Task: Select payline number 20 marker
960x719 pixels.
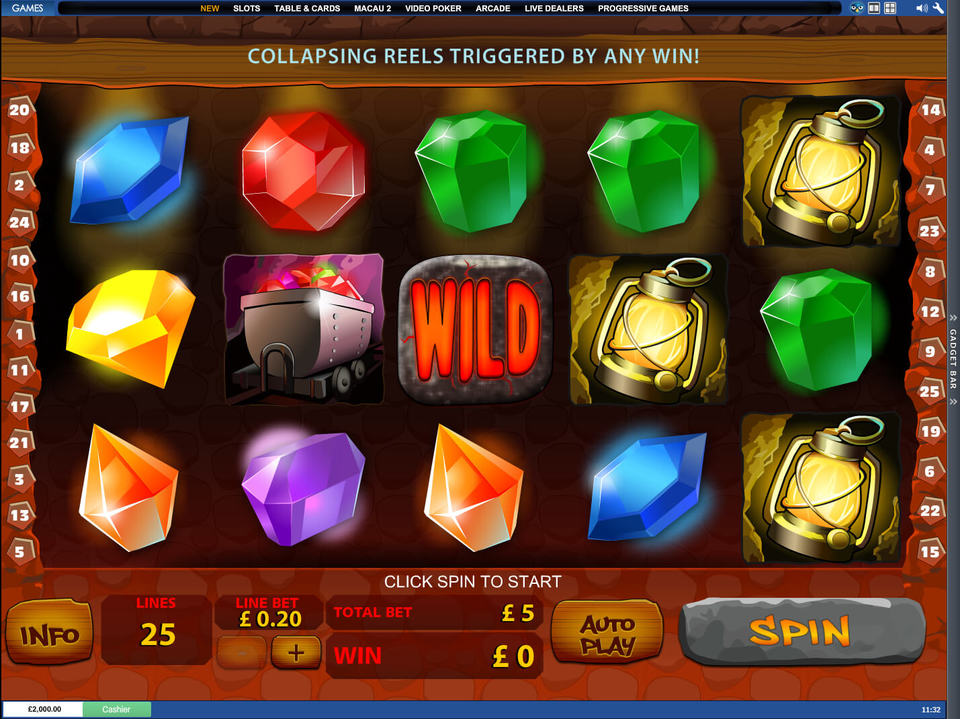Action: click(x=19, y=110)
